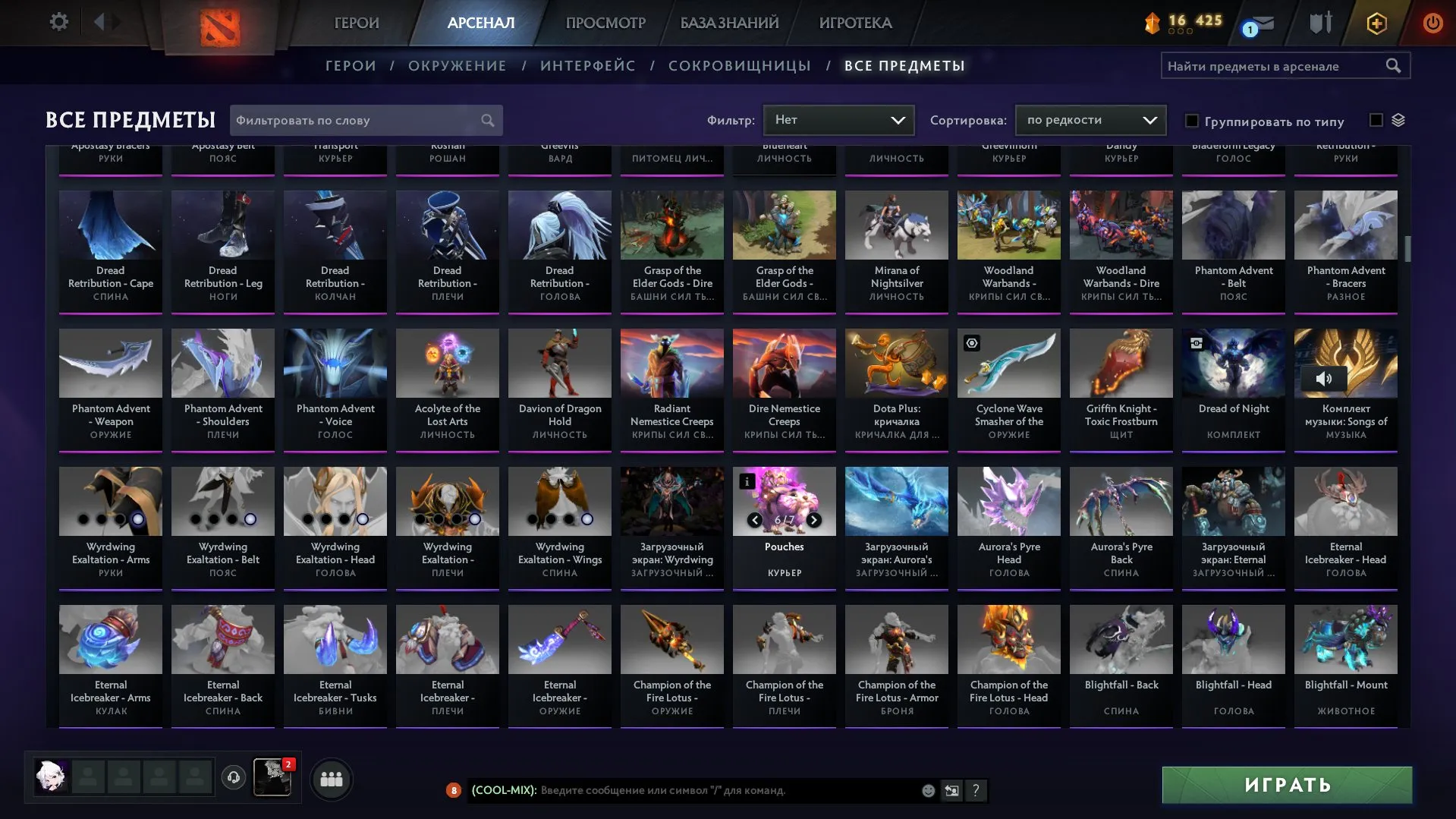Open settings with the gear icon

(x=58, y=22)
